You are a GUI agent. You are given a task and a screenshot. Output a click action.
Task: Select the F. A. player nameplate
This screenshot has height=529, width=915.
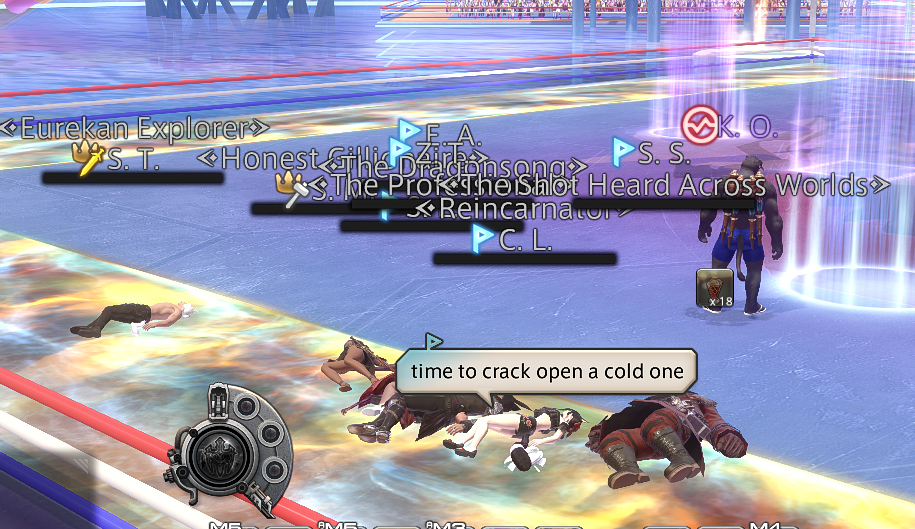click(x=453, y=134)
